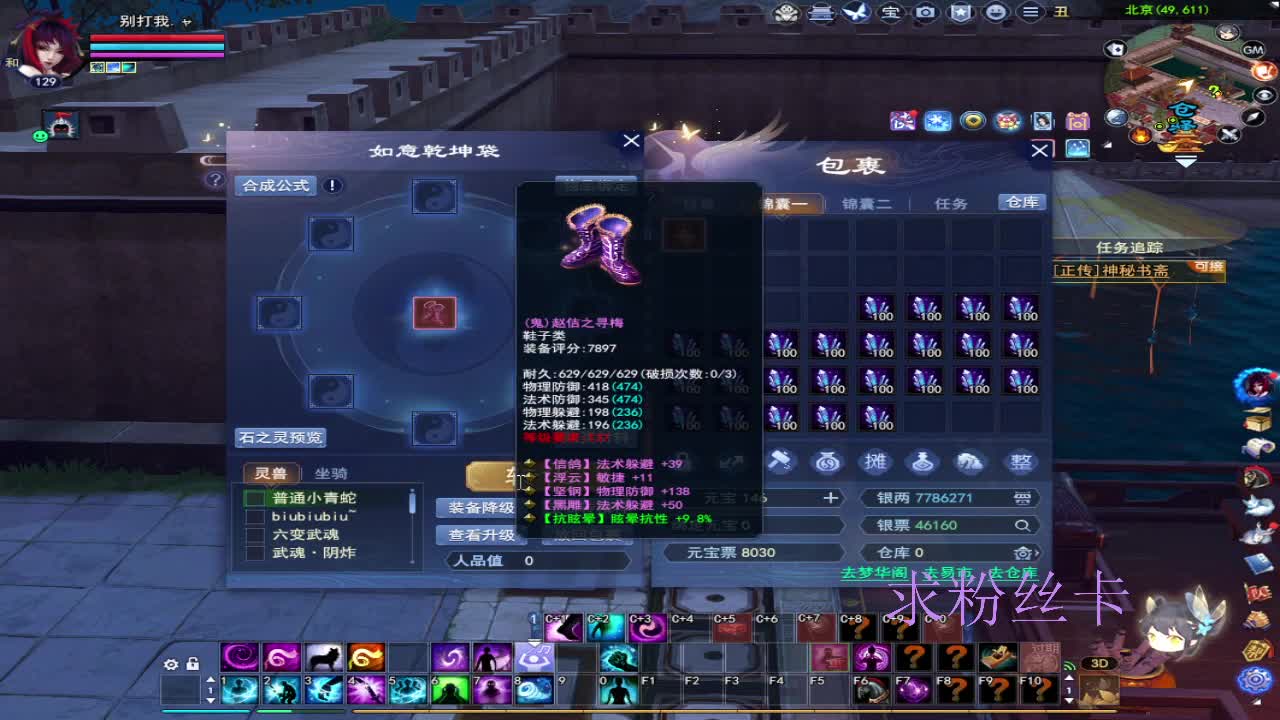The width and height of the screenshot is (1280, 720).
Task: Click the 装备降级 equipment downgrade button
Action: click(x=481, y=507)
